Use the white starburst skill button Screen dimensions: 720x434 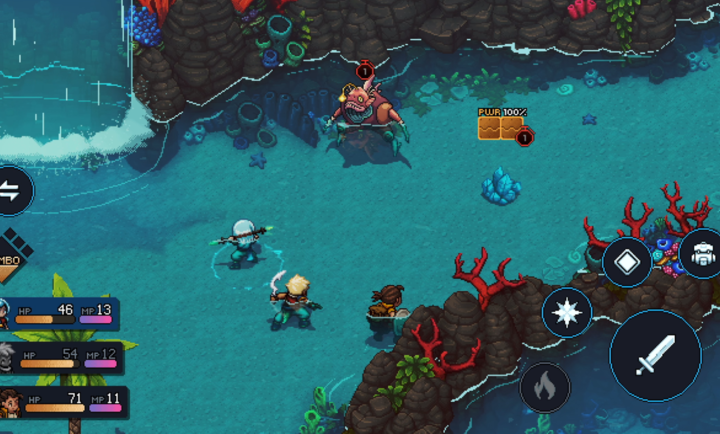click(x=566, y=314)
